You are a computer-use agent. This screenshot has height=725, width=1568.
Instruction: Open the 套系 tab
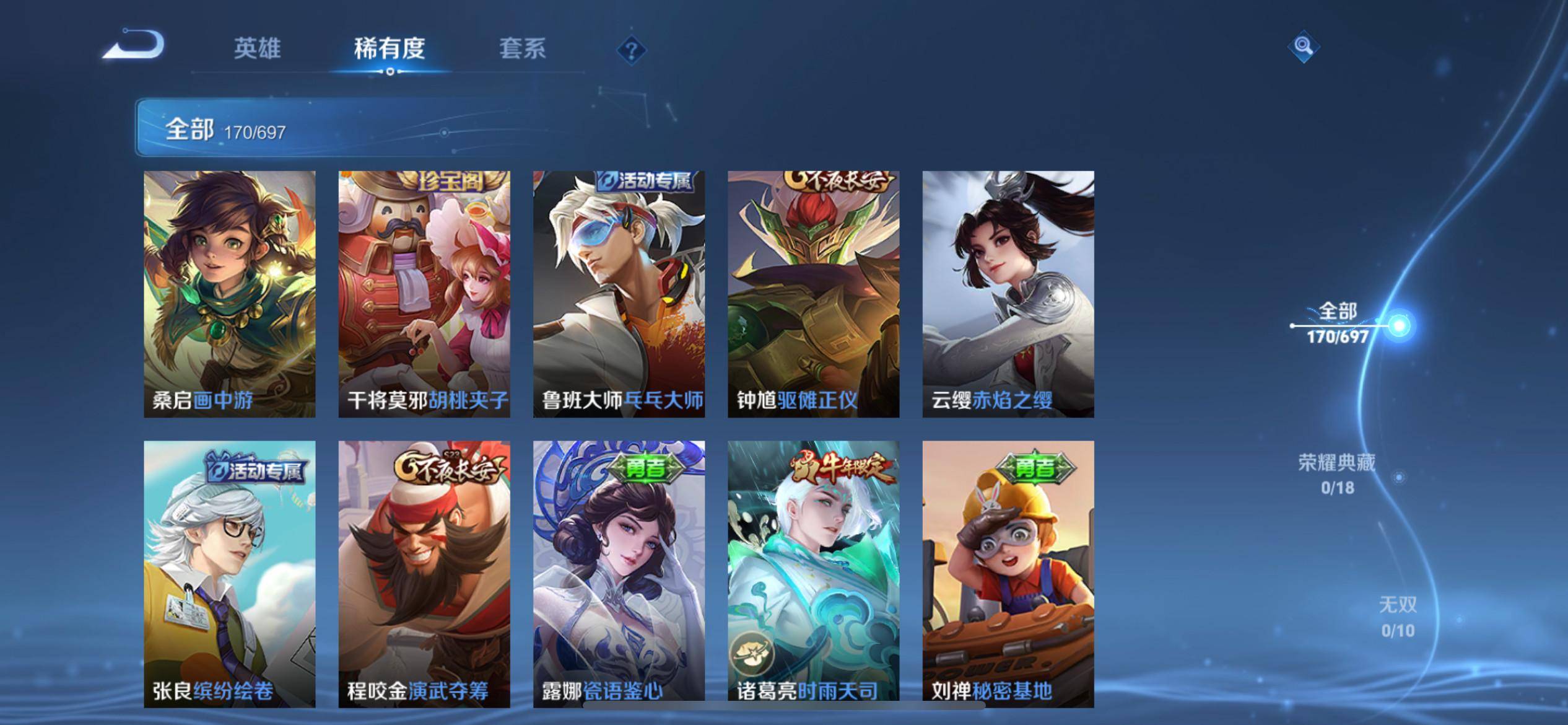click(522, 48)
